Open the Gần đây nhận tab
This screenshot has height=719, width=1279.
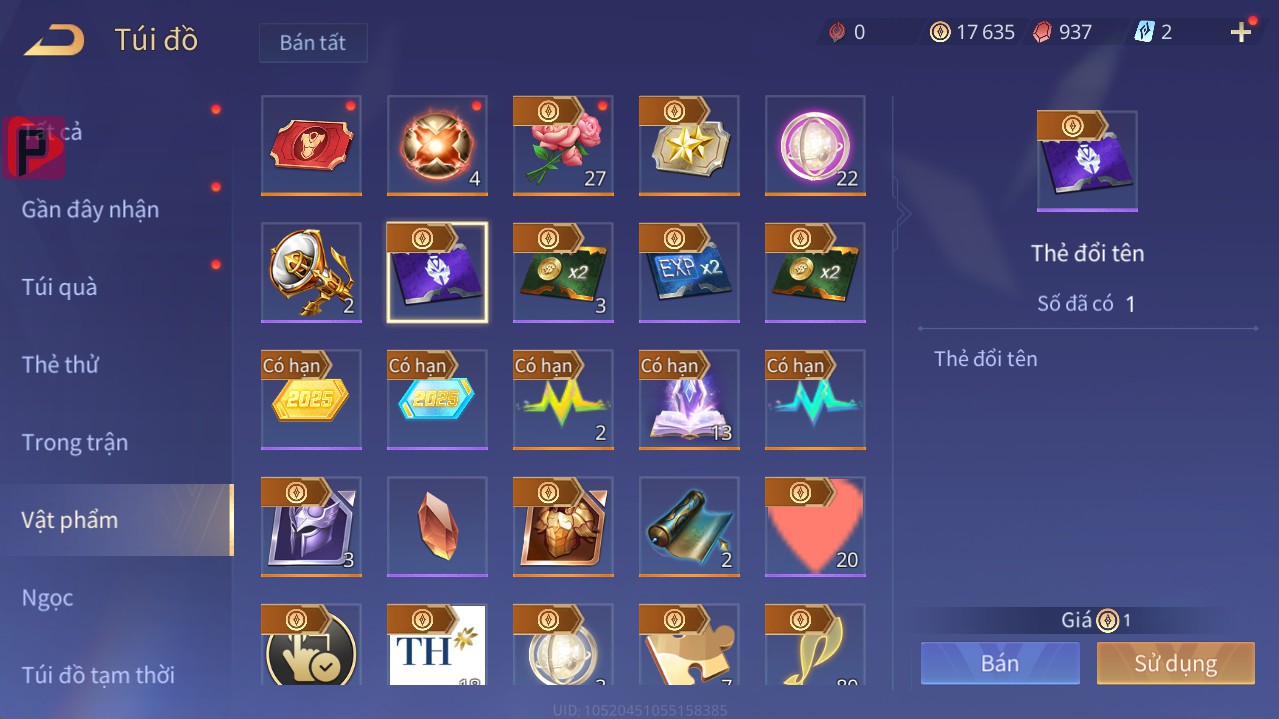point(90,209)
